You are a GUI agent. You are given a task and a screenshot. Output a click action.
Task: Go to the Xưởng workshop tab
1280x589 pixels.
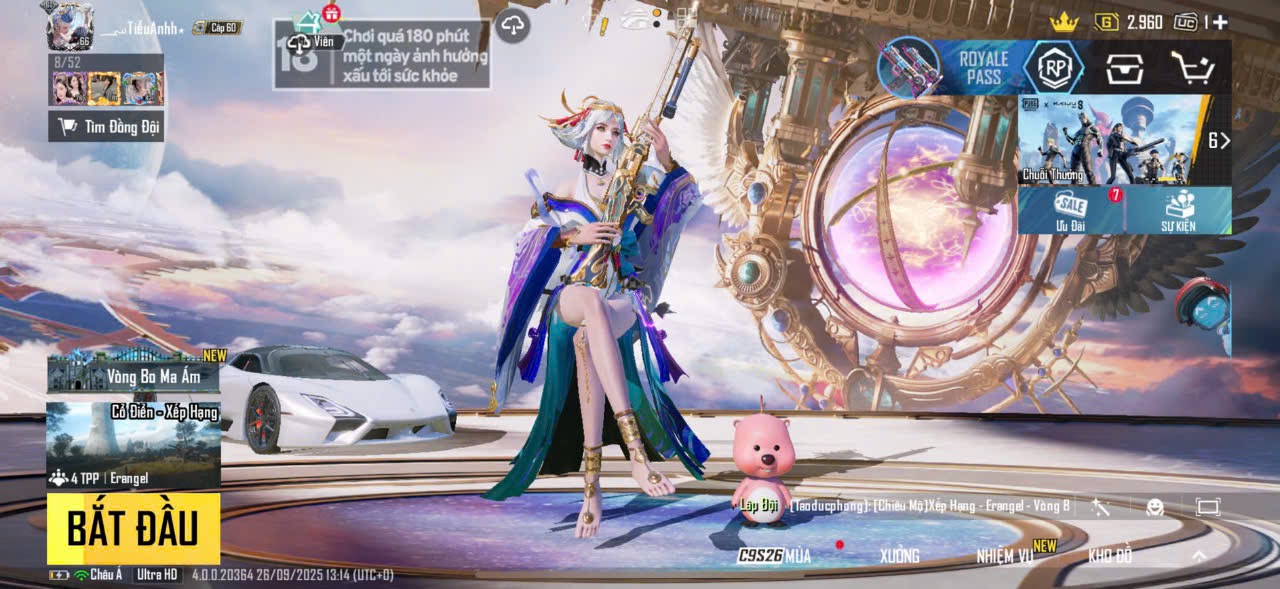click(x=899, y=556)
